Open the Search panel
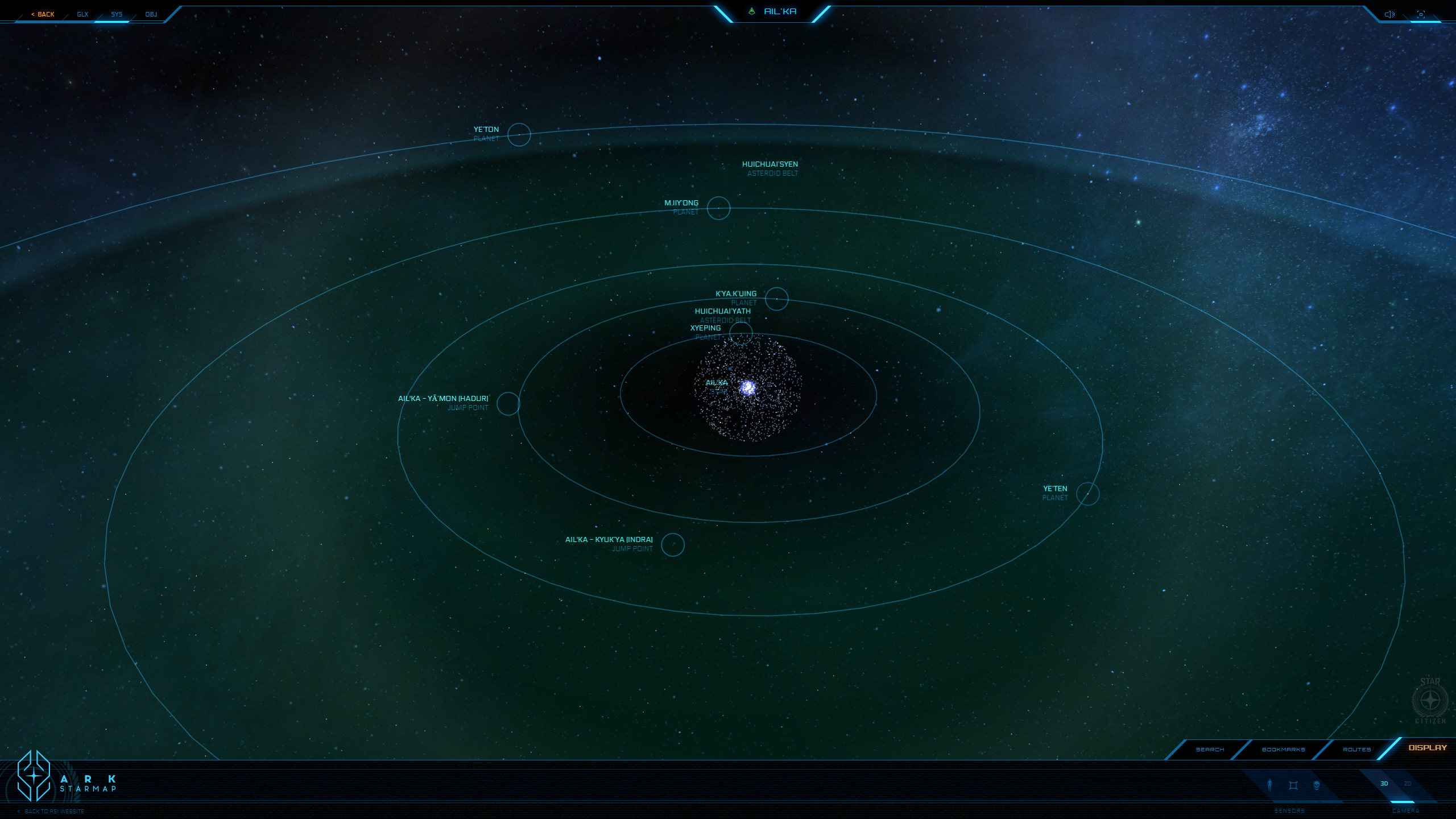This screenshot has width=1456, height=819. pos(1210,750)
